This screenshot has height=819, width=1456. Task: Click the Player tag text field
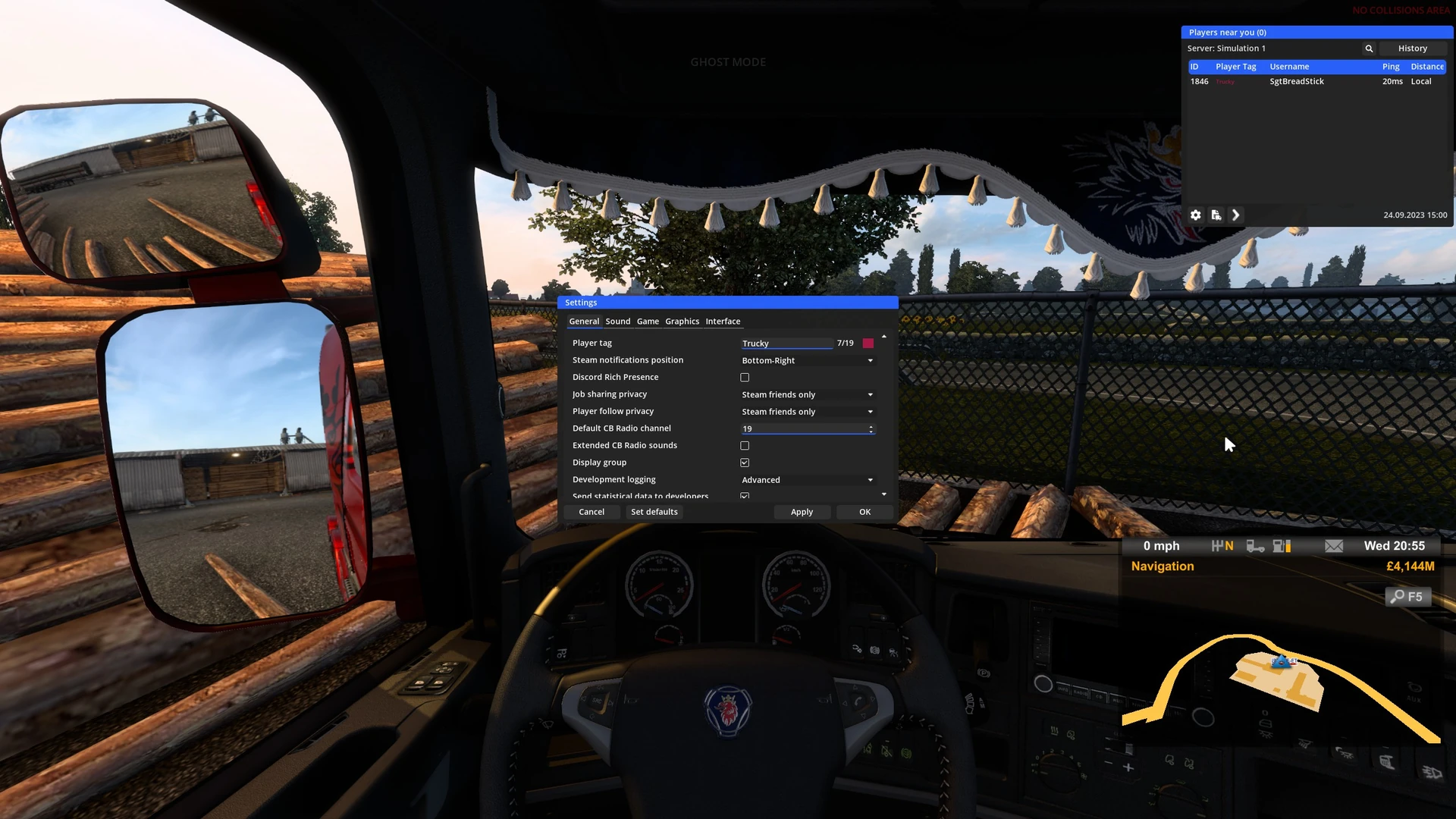(x=786, y=344)
